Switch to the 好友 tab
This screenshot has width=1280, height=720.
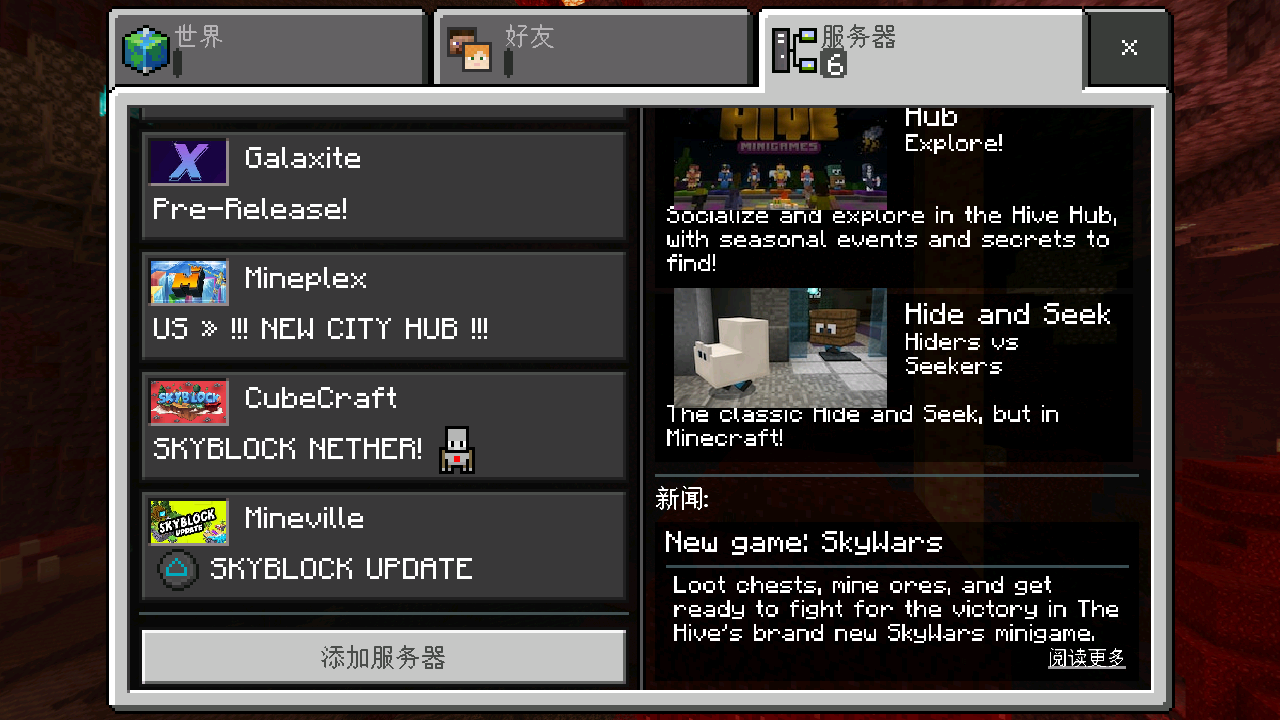pos(592,48)
